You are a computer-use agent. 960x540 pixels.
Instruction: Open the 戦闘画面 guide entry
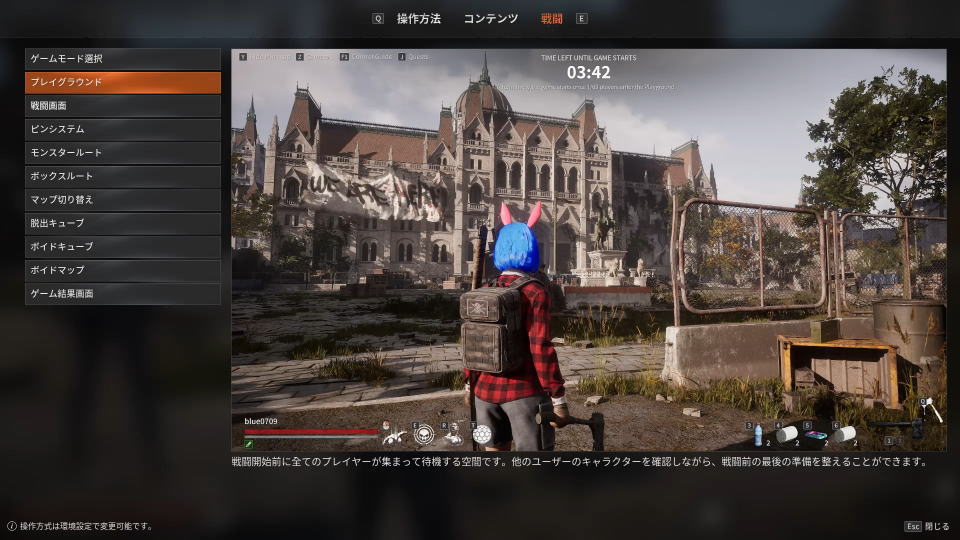[122, 106]
